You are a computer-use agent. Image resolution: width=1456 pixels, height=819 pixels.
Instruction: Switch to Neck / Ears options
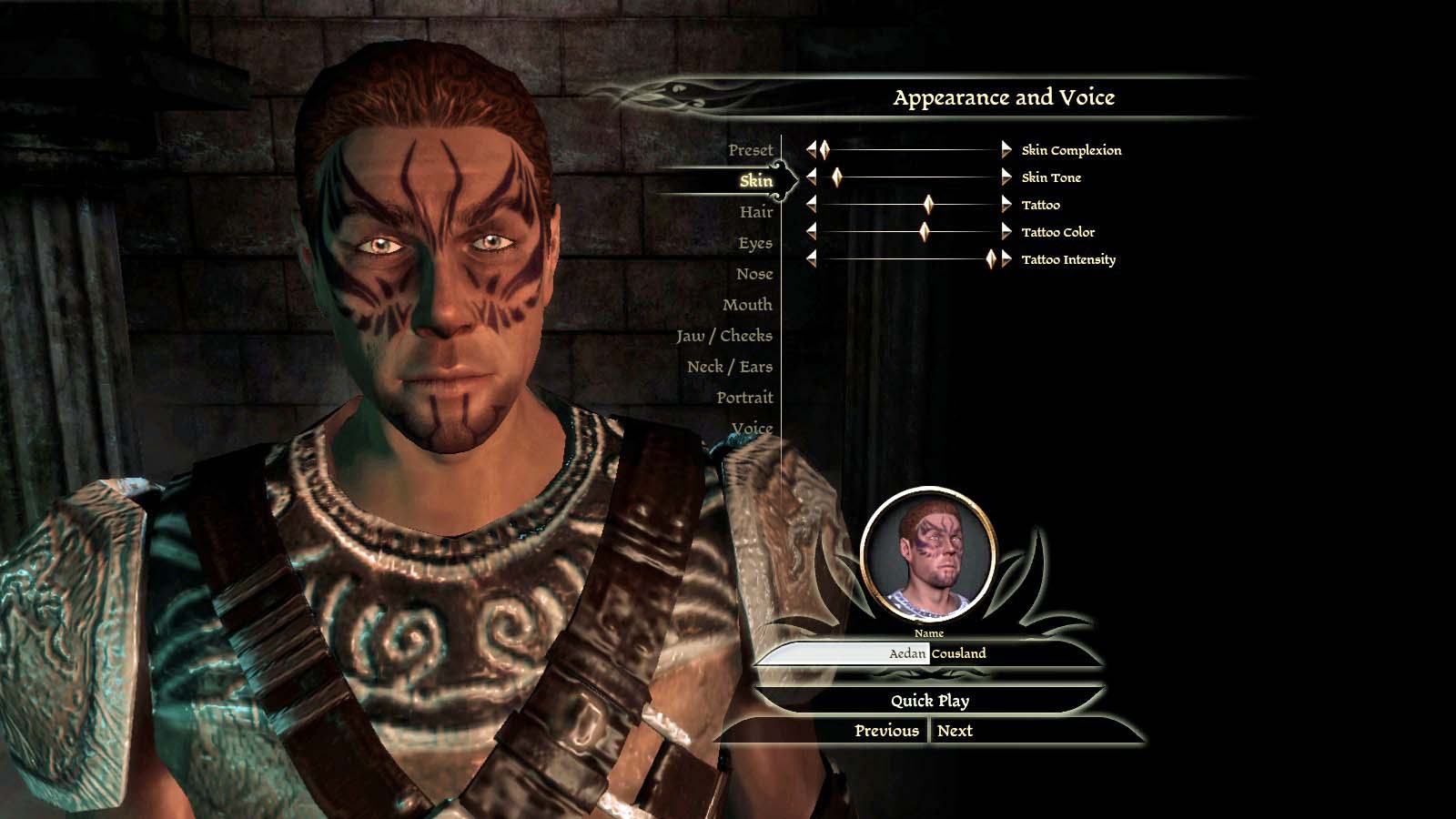tap(729, 367)
